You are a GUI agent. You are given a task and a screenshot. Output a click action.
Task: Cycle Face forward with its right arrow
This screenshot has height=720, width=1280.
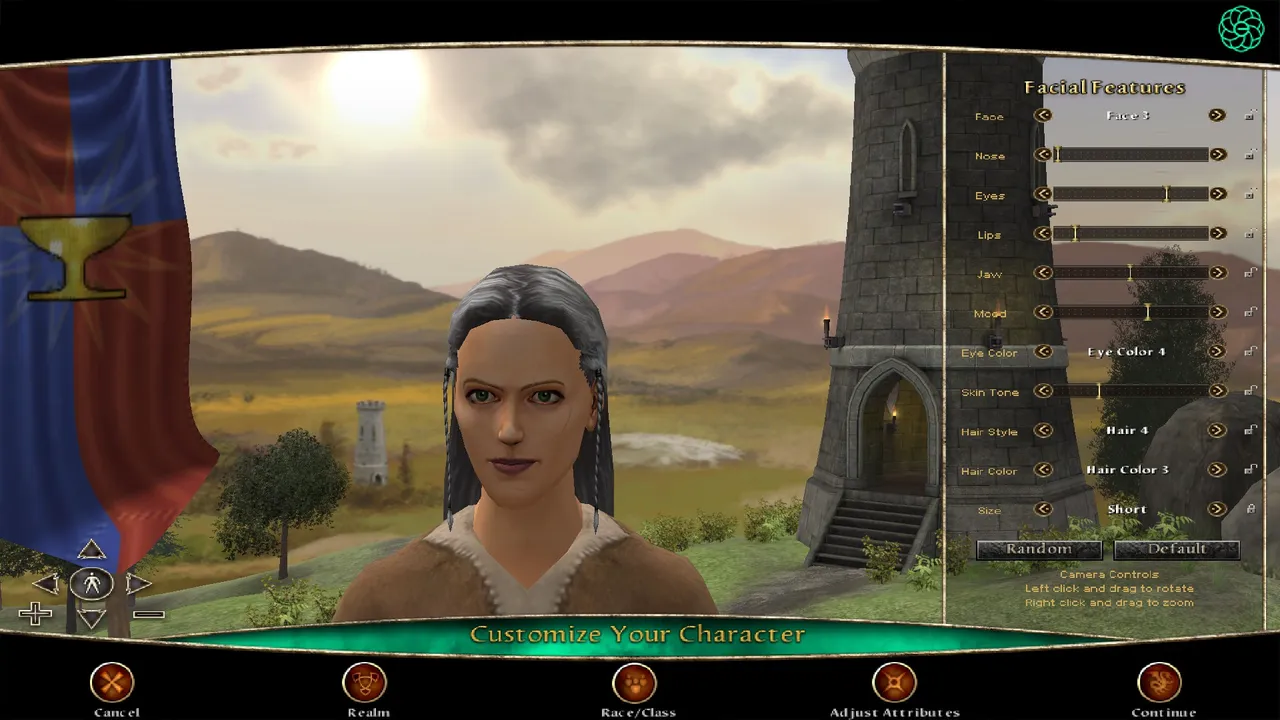1217,115
